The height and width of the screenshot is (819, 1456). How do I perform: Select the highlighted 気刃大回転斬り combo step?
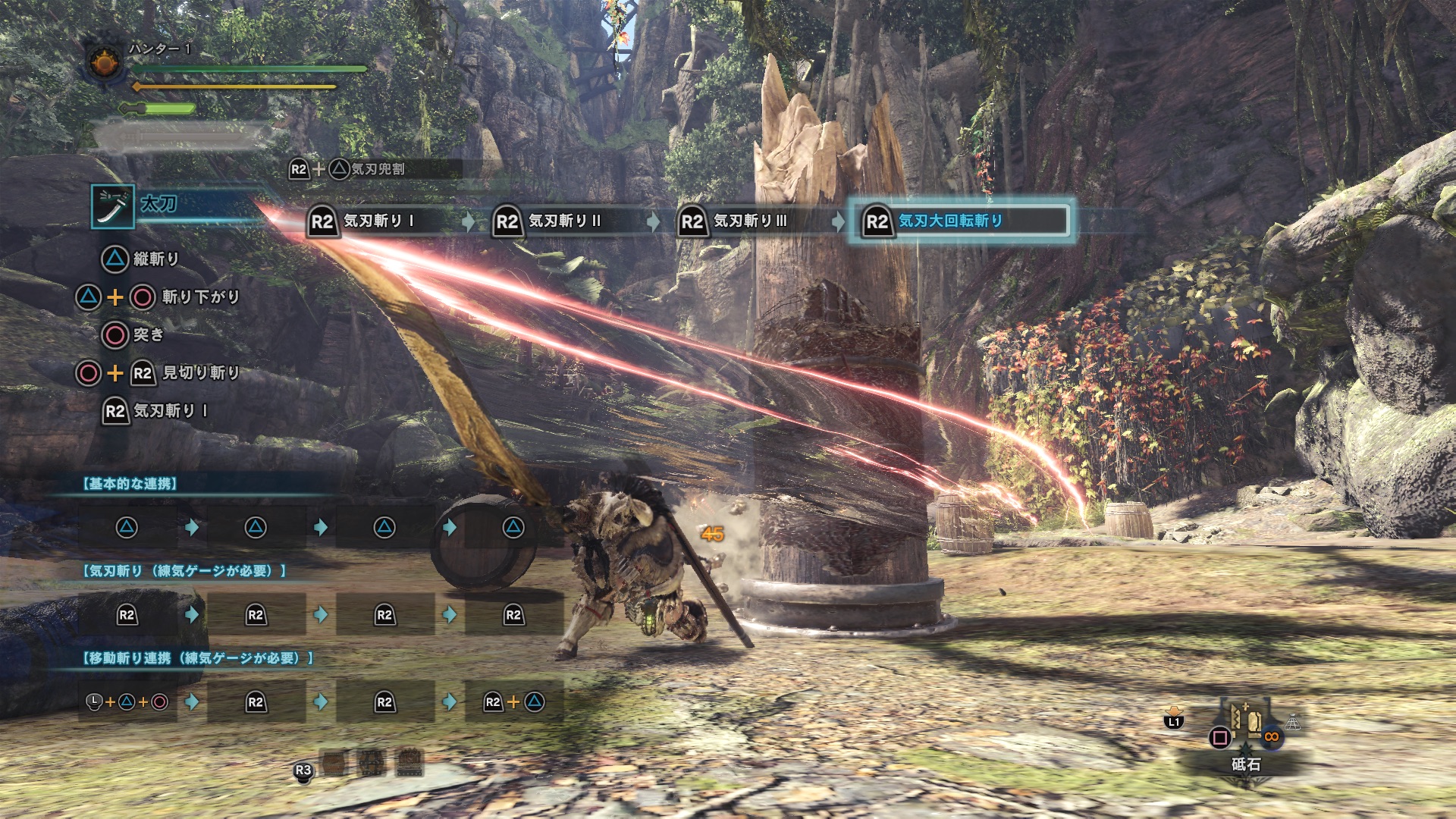(960, 221)
